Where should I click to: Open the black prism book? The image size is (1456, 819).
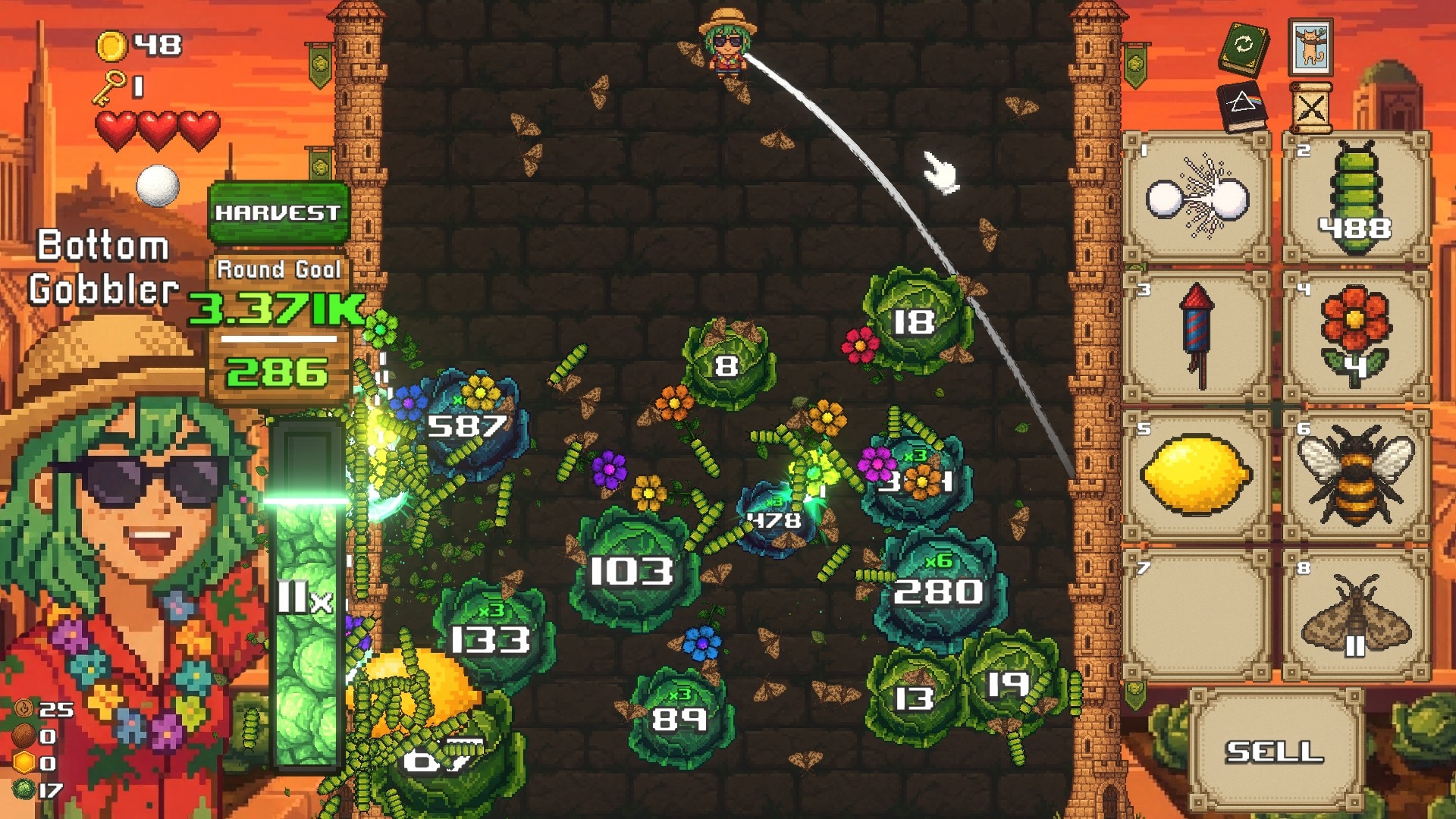click(1244, 107)
